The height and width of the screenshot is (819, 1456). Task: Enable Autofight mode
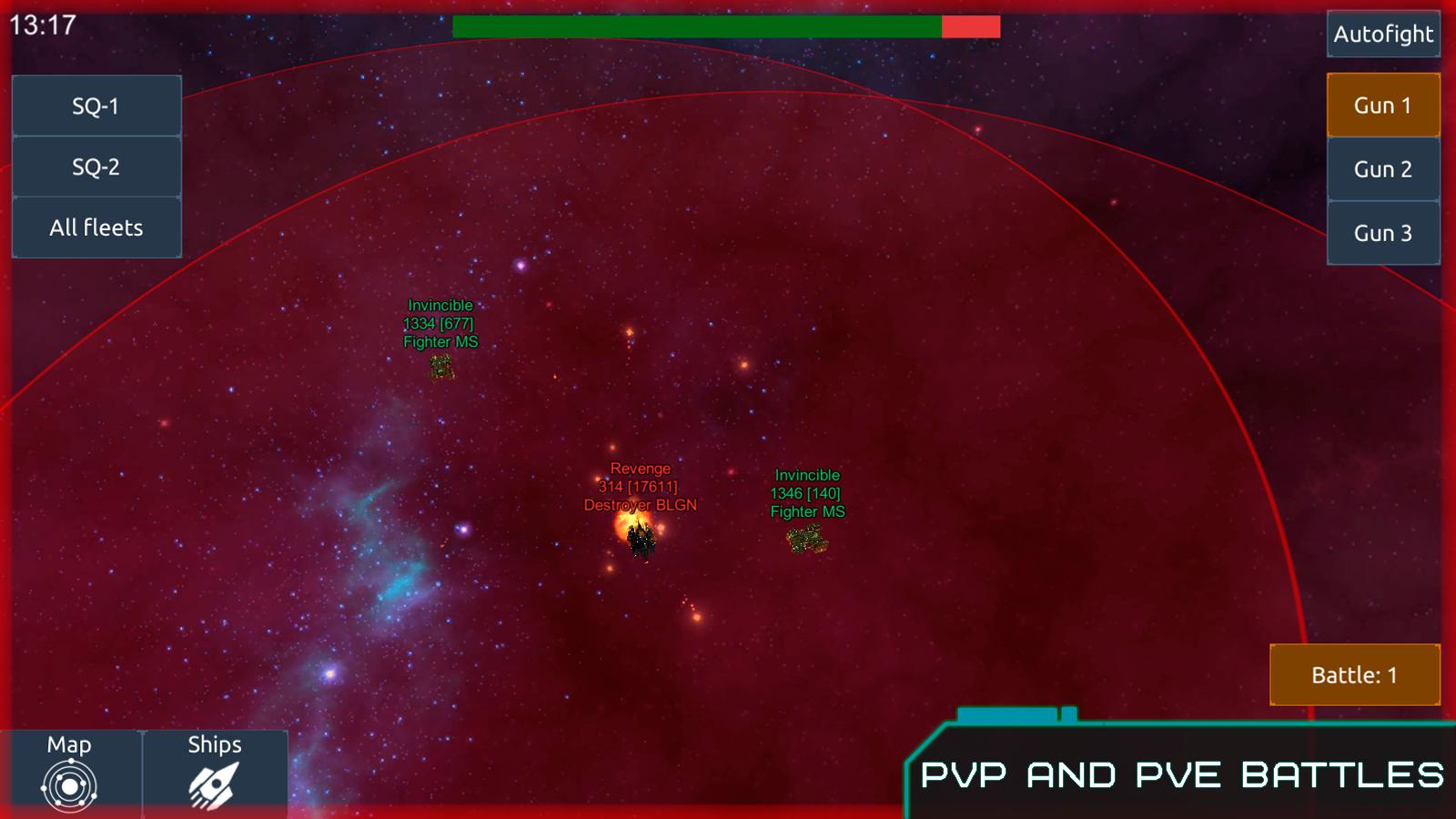click(x=1383, y=35)
